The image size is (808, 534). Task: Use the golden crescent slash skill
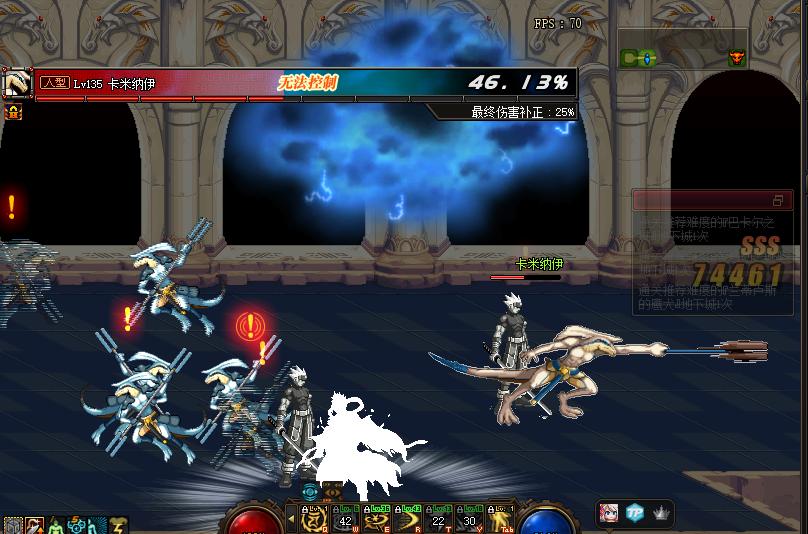click(x=408, y=518)
